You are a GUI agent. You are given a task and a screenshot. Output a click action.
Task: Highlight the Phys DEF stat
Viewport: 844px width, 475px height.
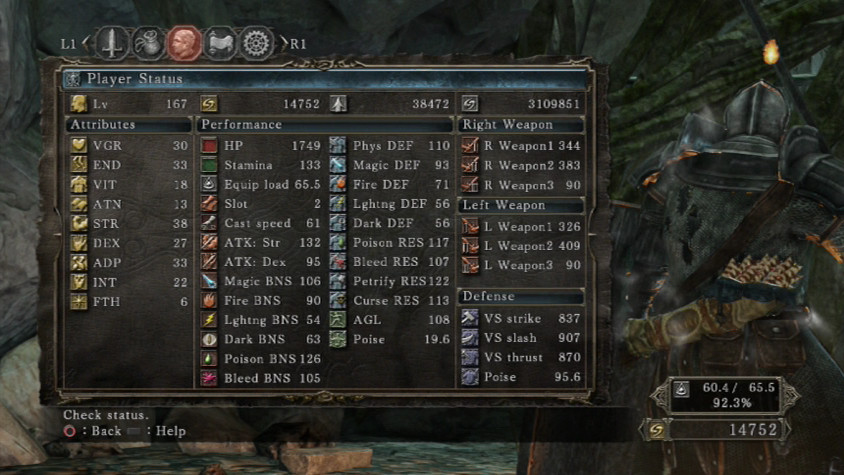[x=390, y=146]
